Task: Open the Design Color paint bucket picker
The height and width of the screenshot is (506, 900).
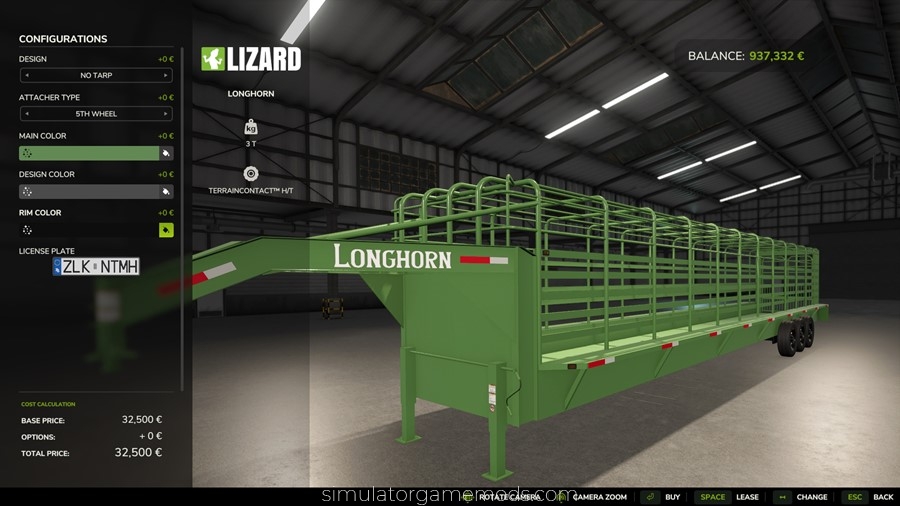Action: 166,191
